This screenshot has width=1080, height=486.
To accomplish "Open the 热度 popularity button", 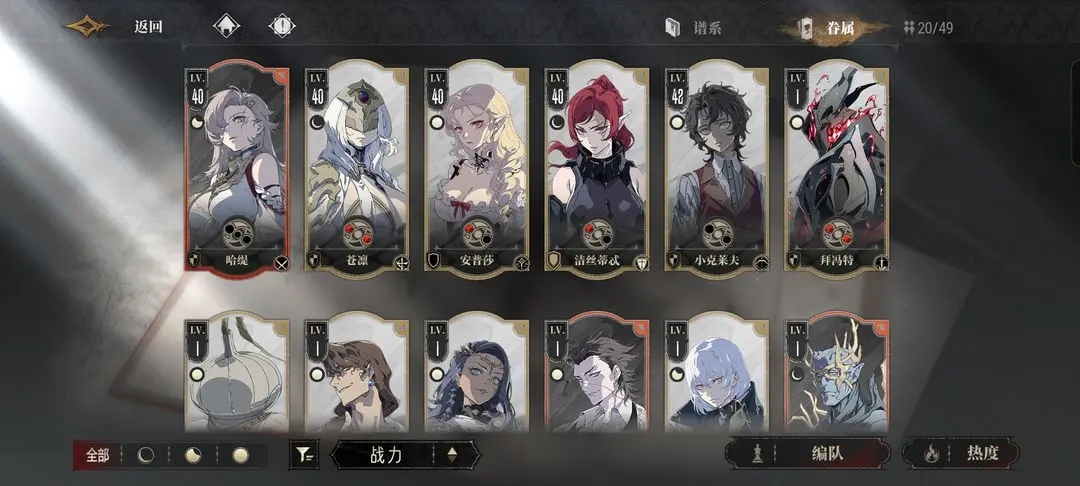I will [x=962, y=453].
